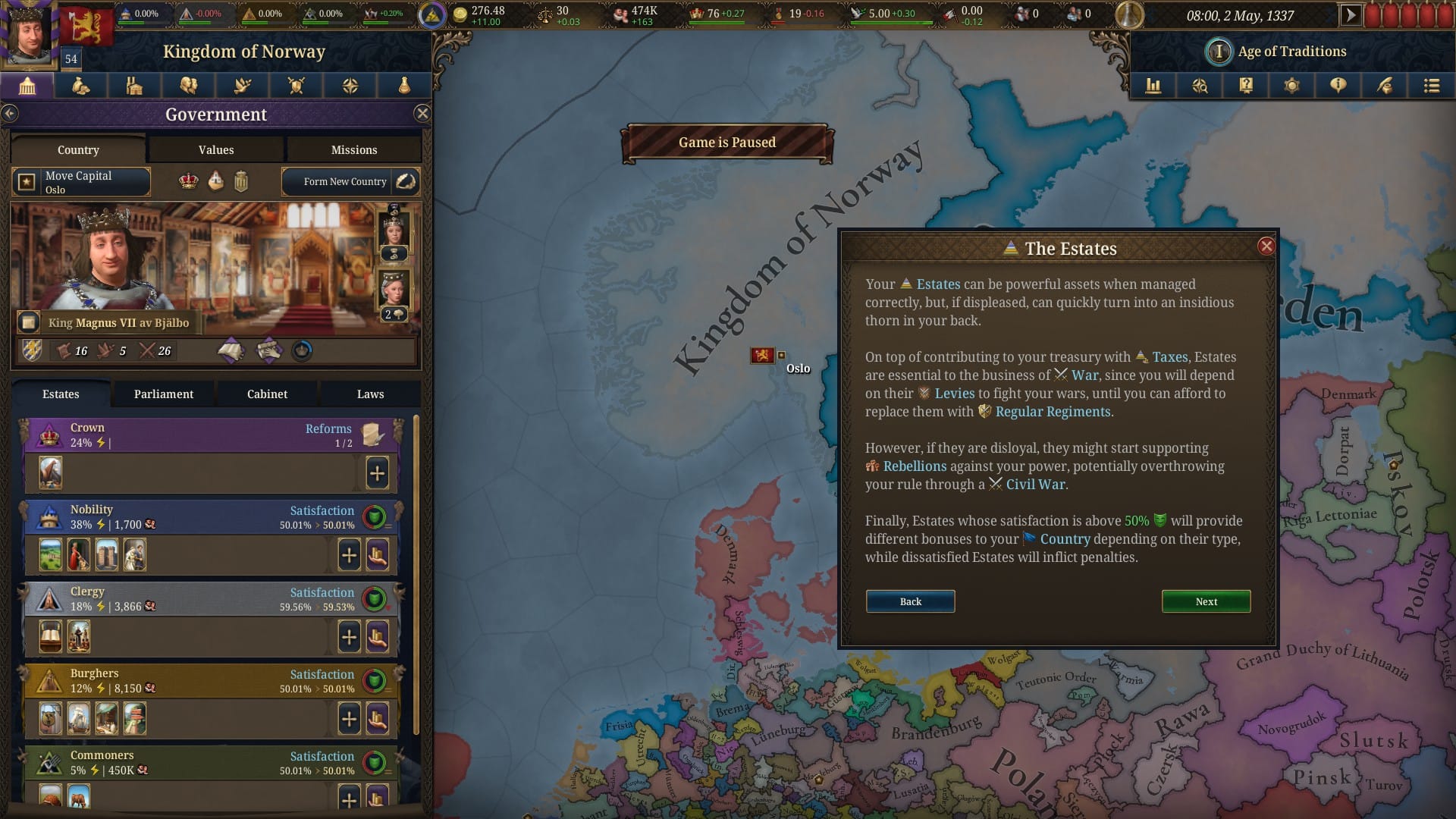
Task: Add a privilege to the Nobility estate
Action: [349, 555]
